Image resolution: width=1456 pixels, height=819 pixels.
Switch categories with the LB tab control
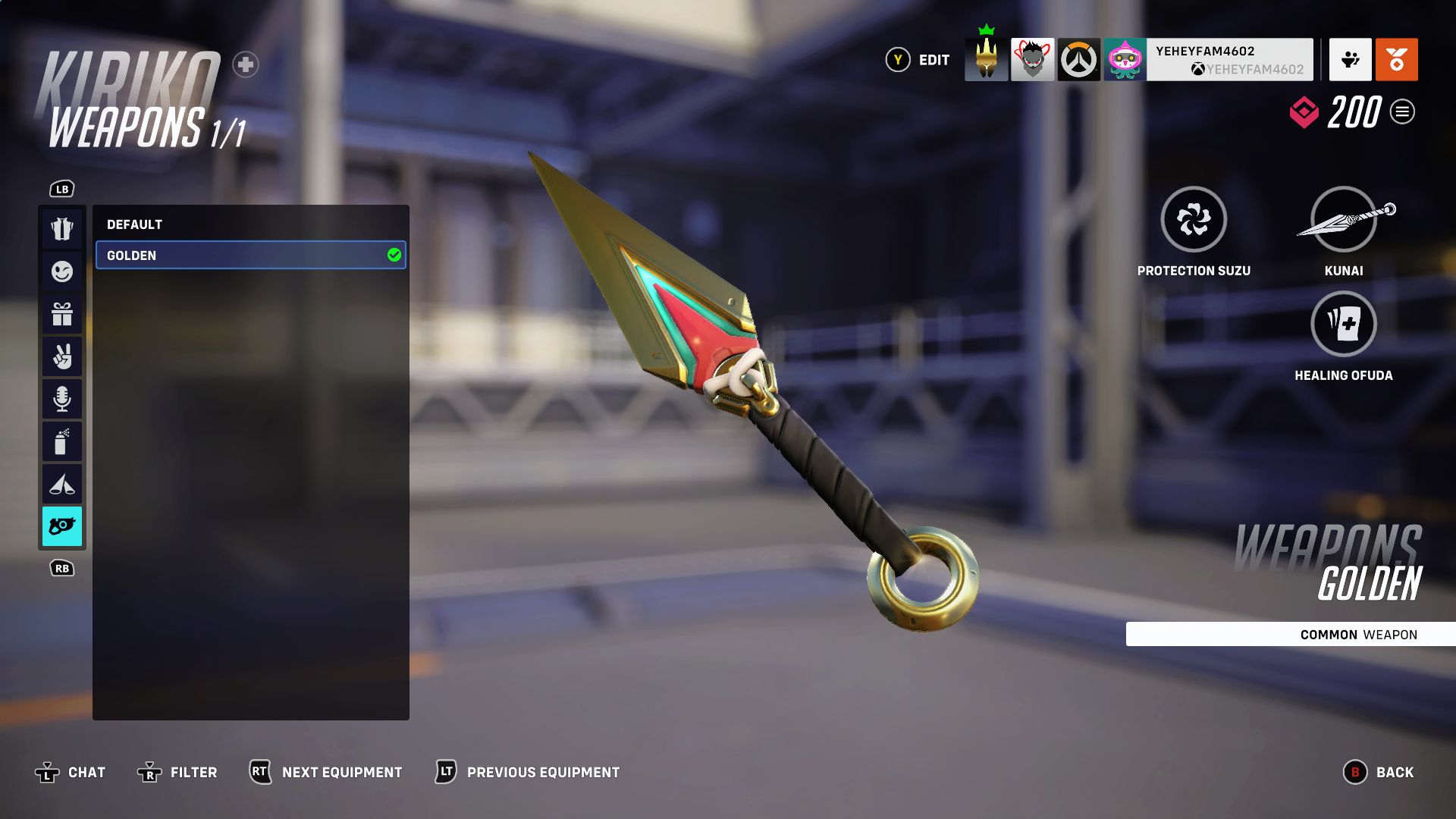[62, 189]
